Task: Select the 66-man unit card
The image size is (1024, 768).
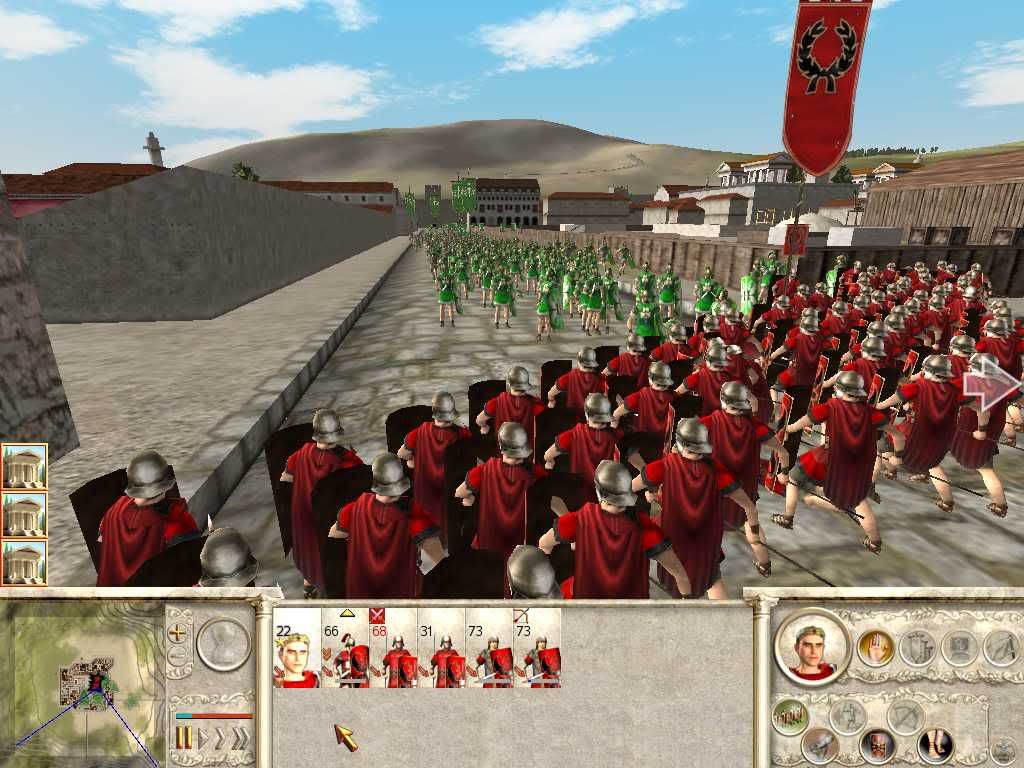Action: (345, 648)
